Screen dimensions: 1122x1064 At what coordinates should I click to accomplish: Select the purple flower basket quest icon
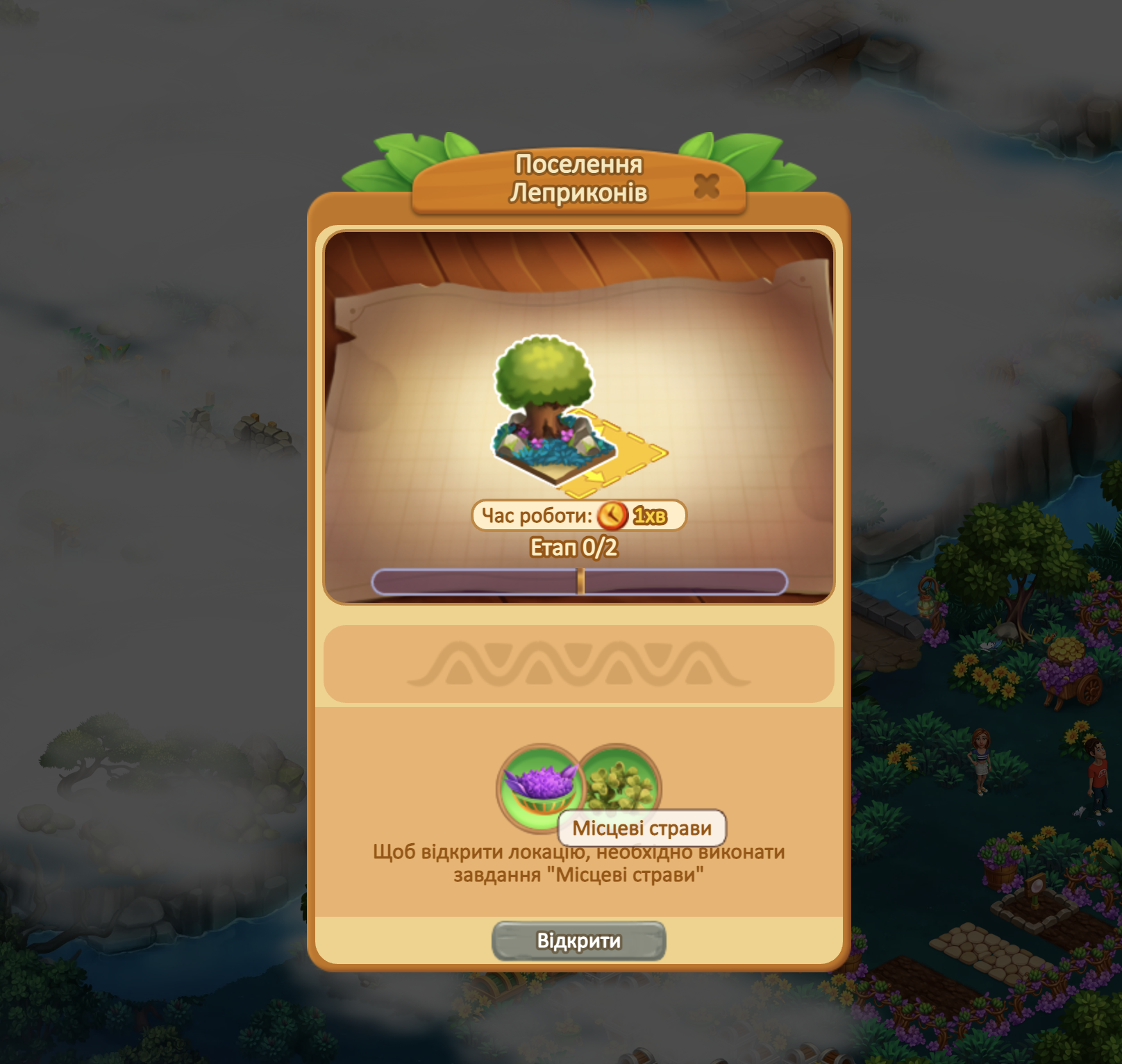[538, 786]
